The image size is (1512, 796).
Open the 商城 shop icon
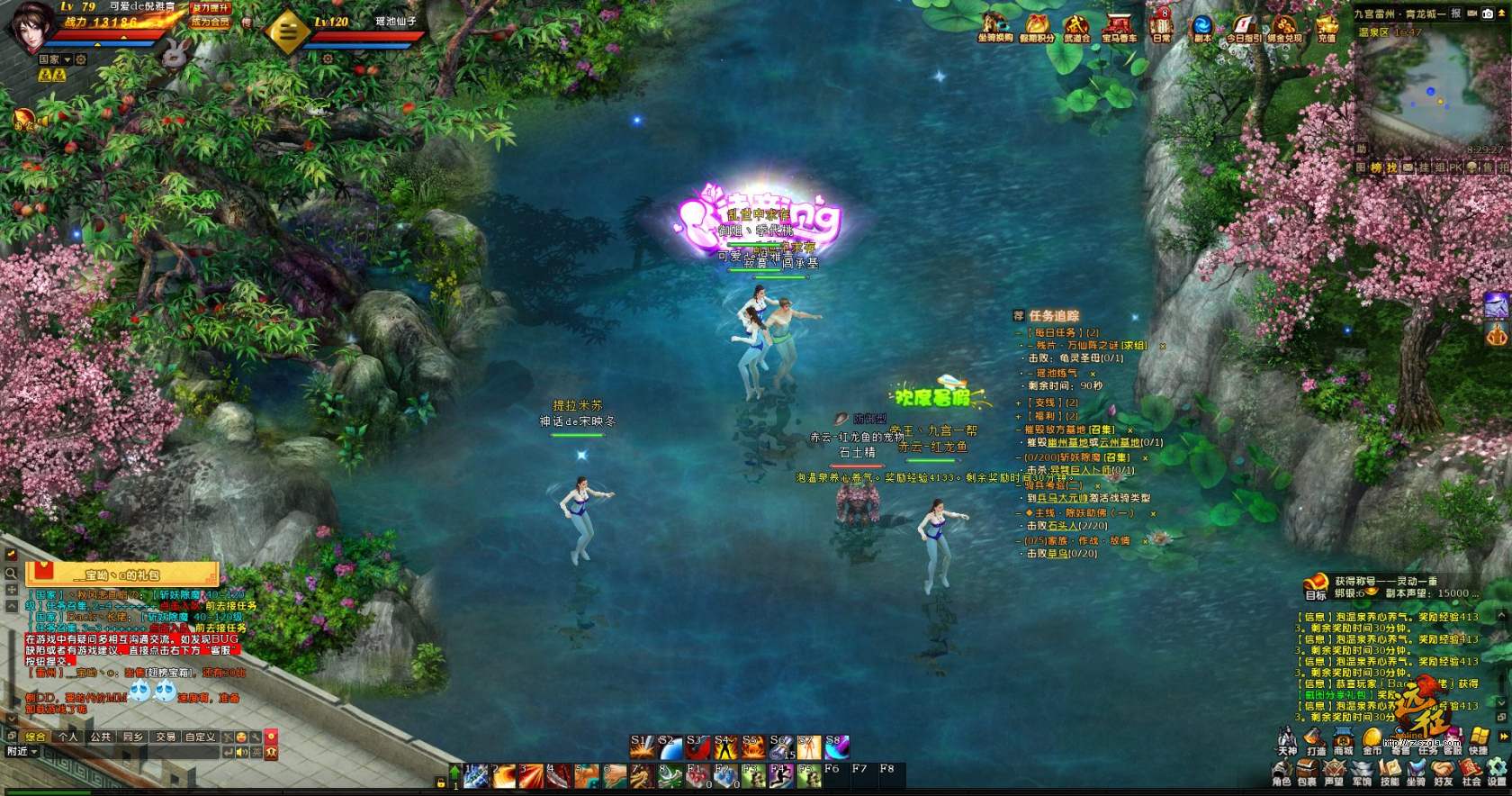1344,739
